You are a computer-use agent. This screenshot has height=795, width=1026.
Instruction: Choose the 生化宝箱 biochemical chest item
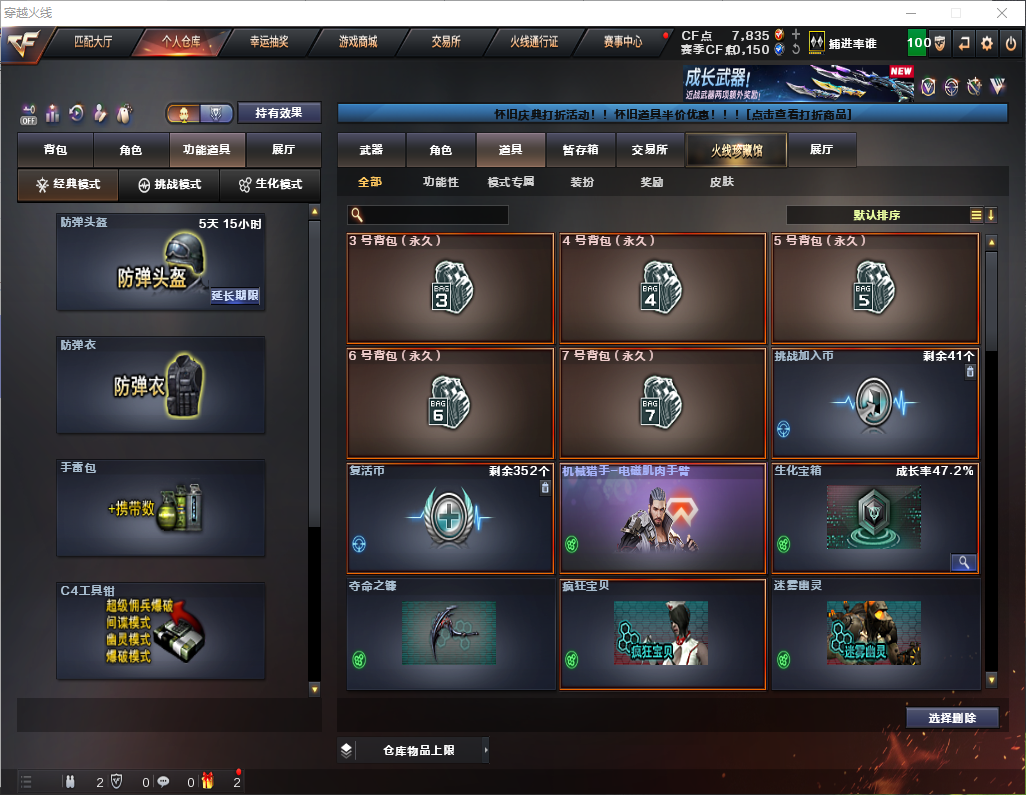tap(875, 517)
